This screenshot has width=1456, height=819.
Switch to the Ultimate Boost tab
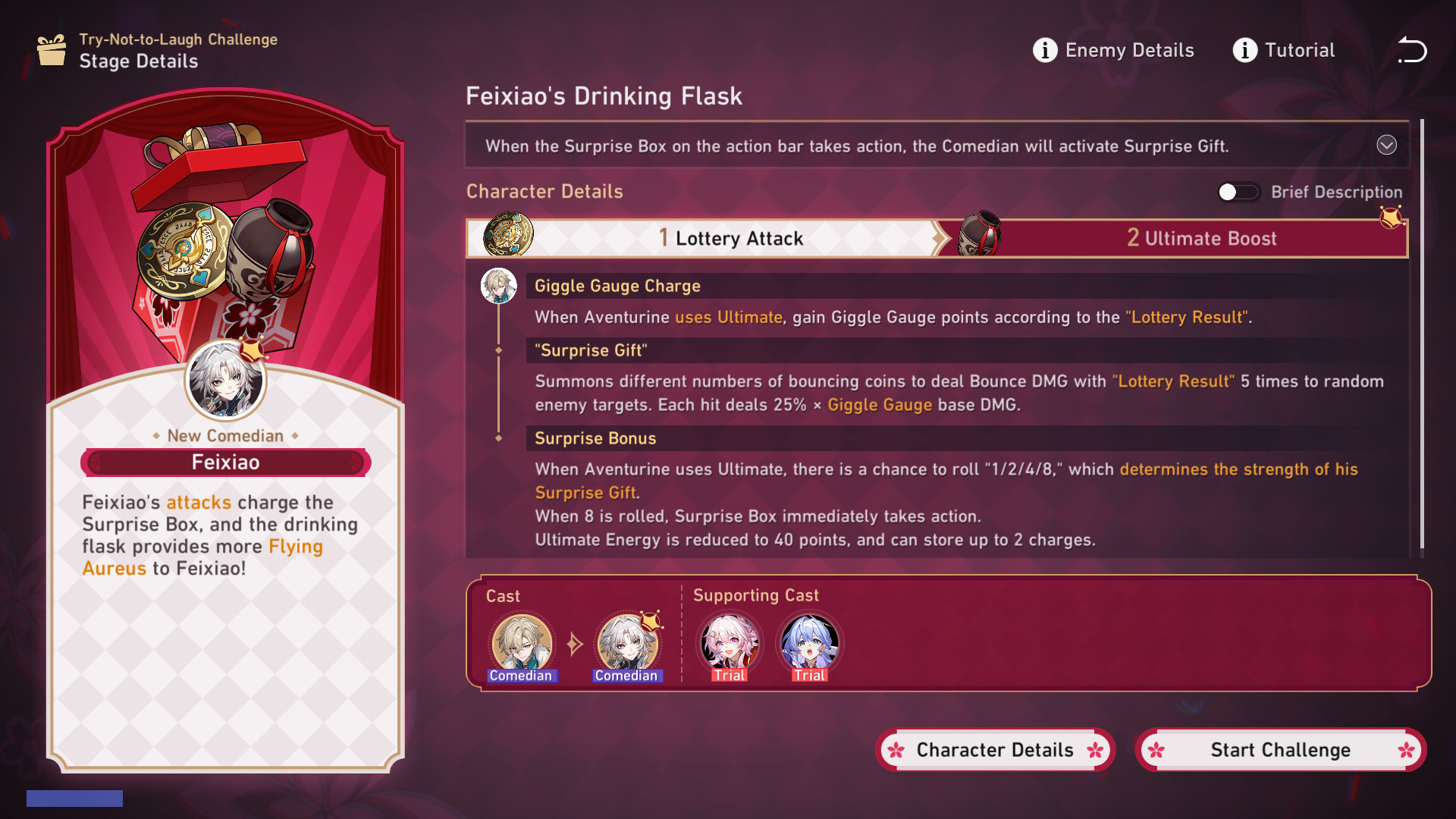click(1202, 237)
